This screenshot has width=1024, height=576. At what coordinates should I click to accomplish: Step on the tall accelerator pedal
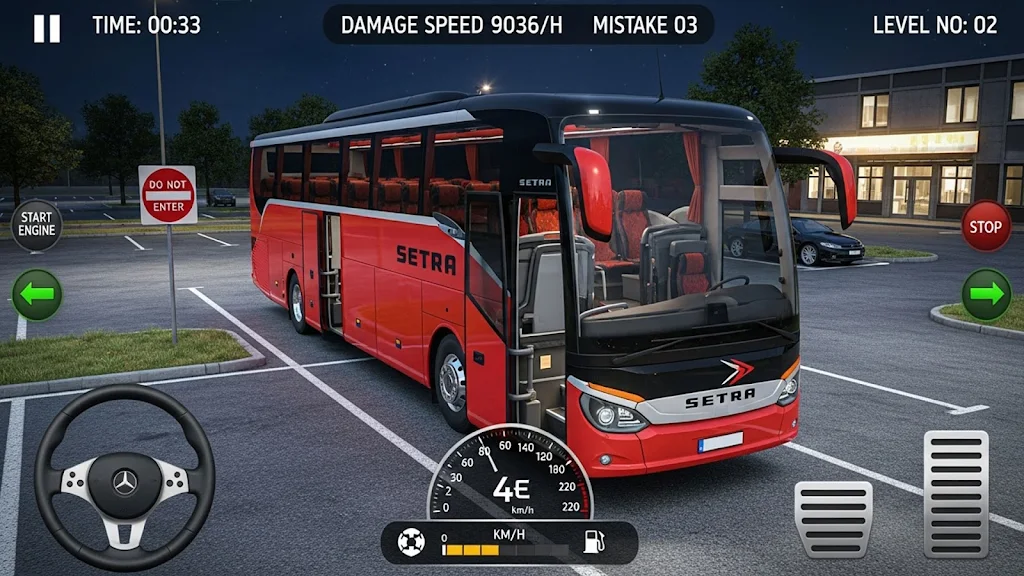click(955, 494)
